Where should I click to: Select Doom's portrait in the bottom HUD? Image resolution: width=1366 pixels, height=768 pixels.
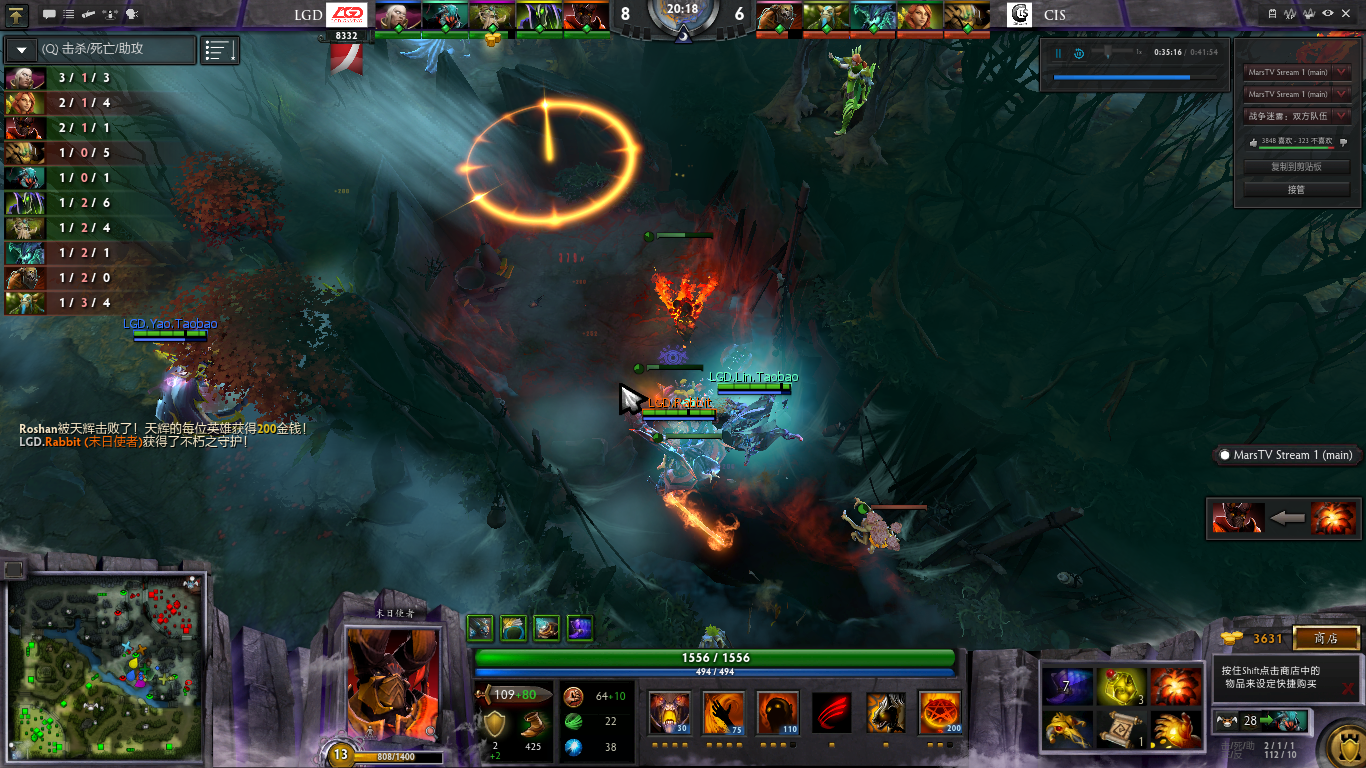pos(392,684)
